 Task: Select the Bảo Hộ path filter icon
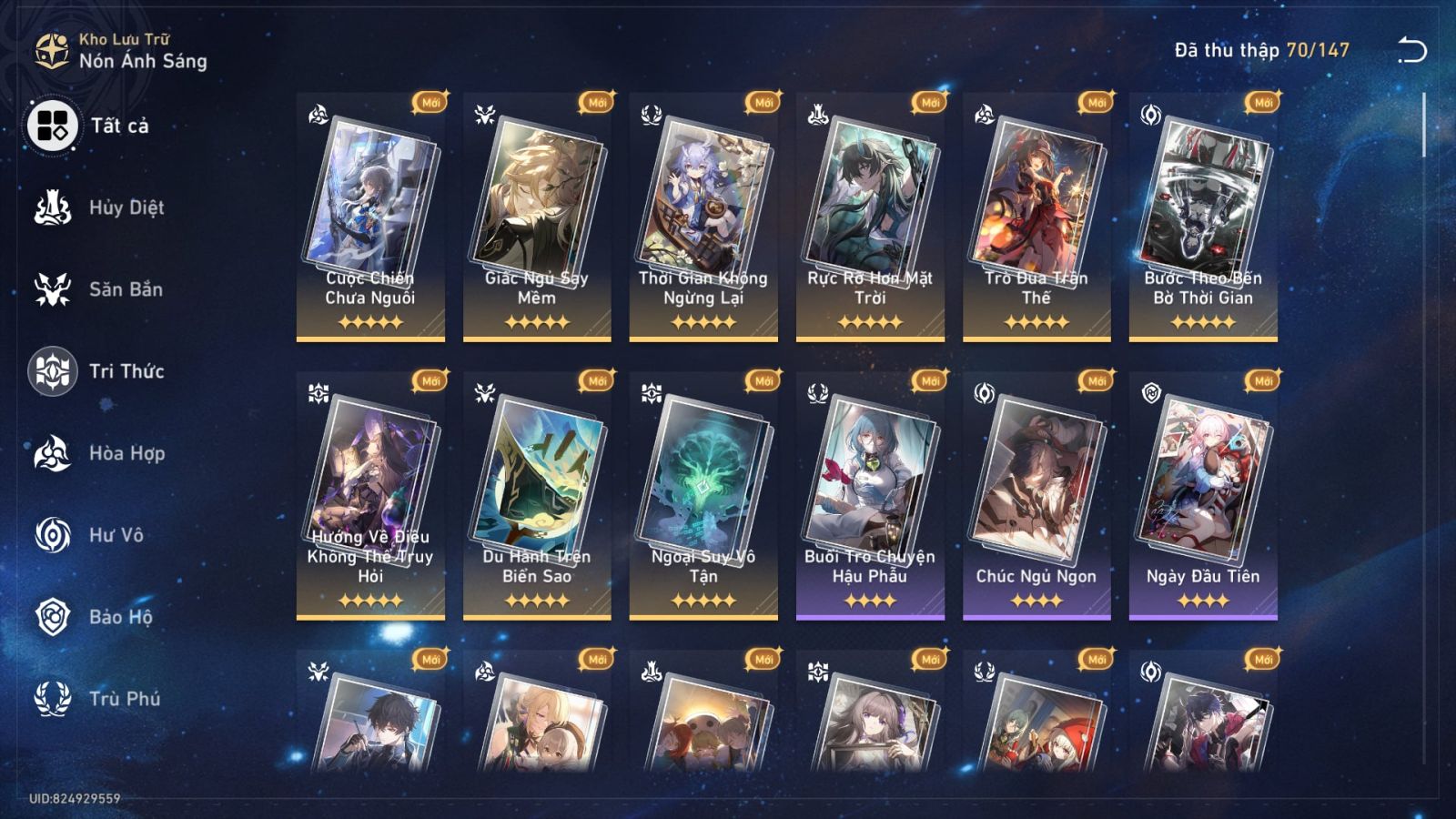coord(55,617)
